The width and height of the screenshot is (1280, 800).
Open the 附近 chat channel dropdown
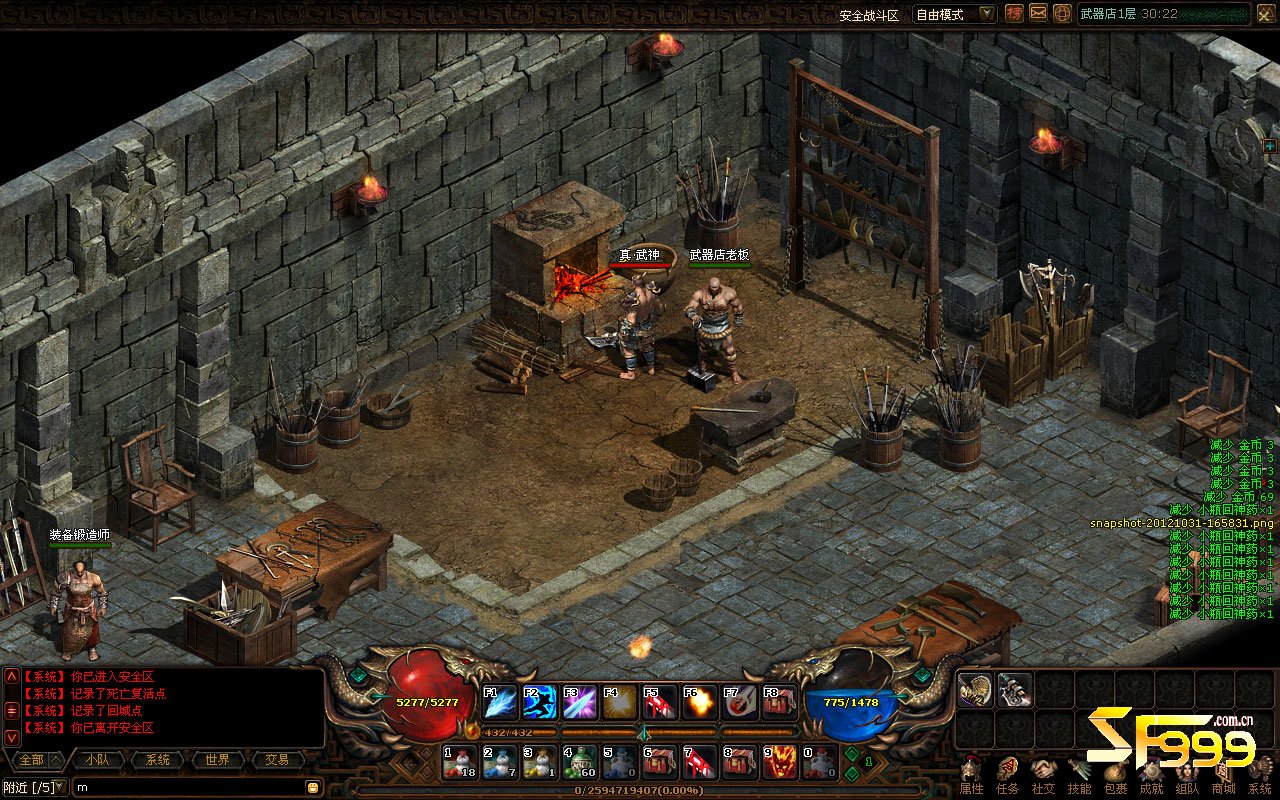(x=34, y=787)
